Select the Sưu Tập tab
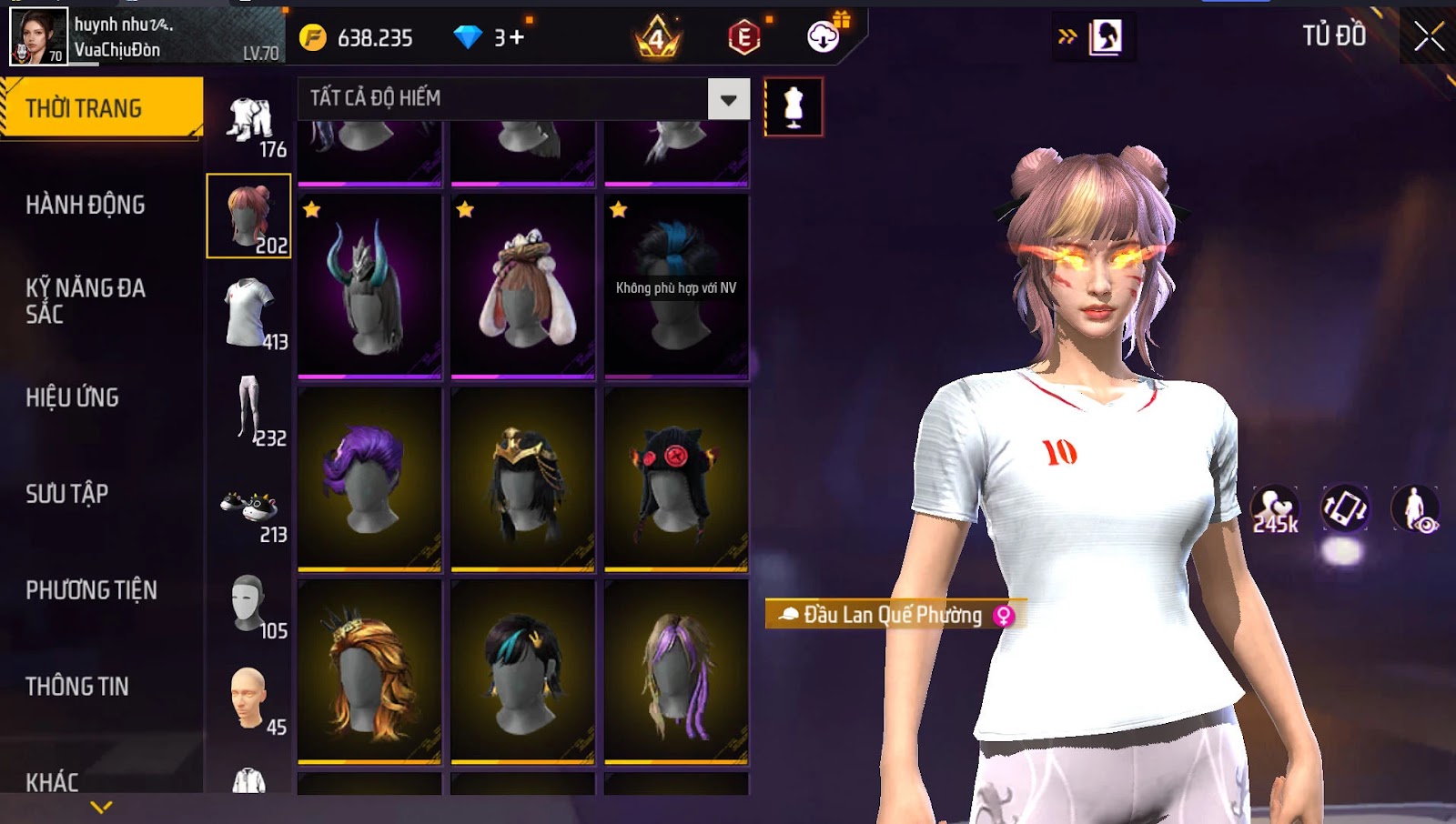The height and width of the screenshot is (824, 1456). (x=67, y=494)
